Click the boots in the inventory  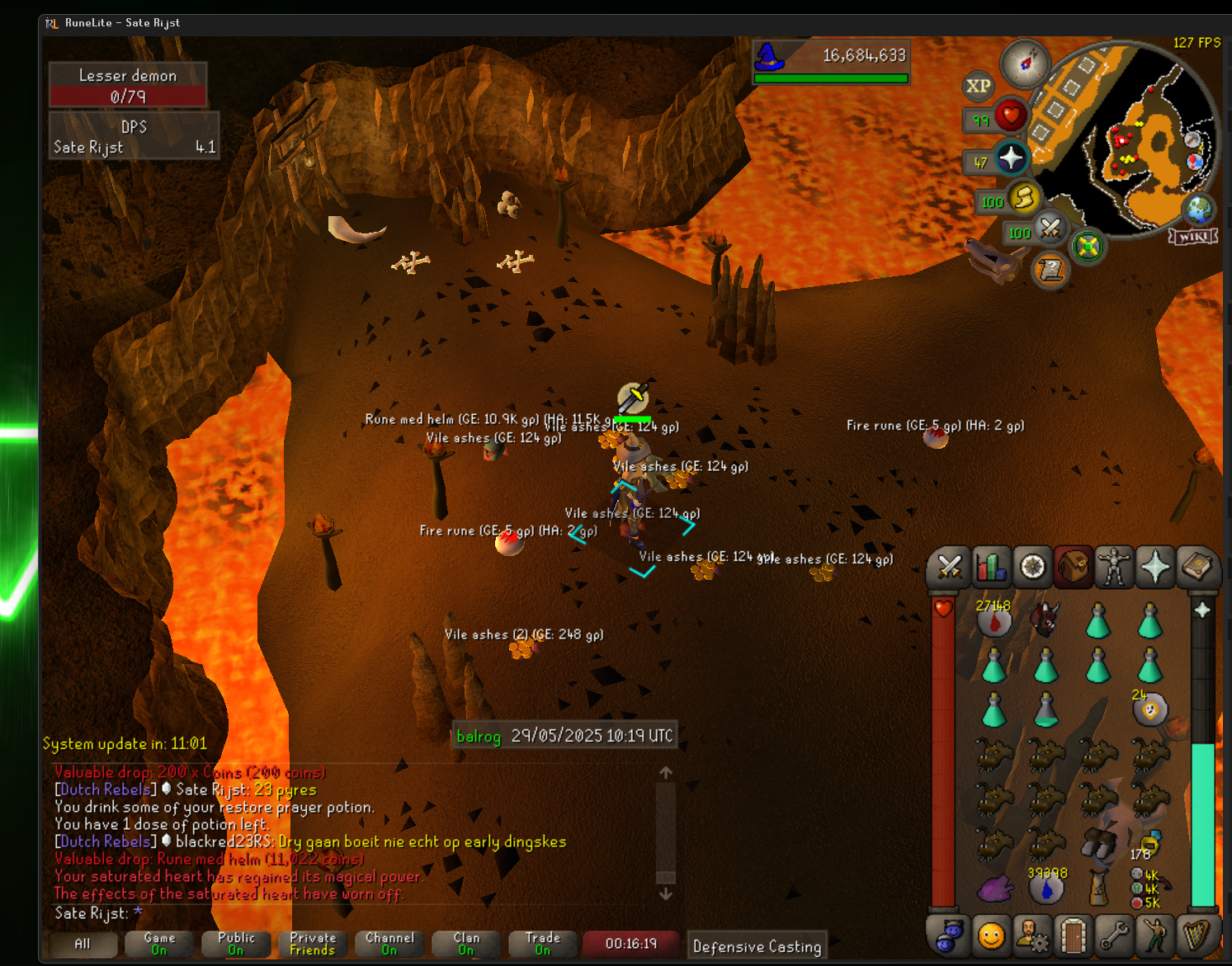[1098, 843]
